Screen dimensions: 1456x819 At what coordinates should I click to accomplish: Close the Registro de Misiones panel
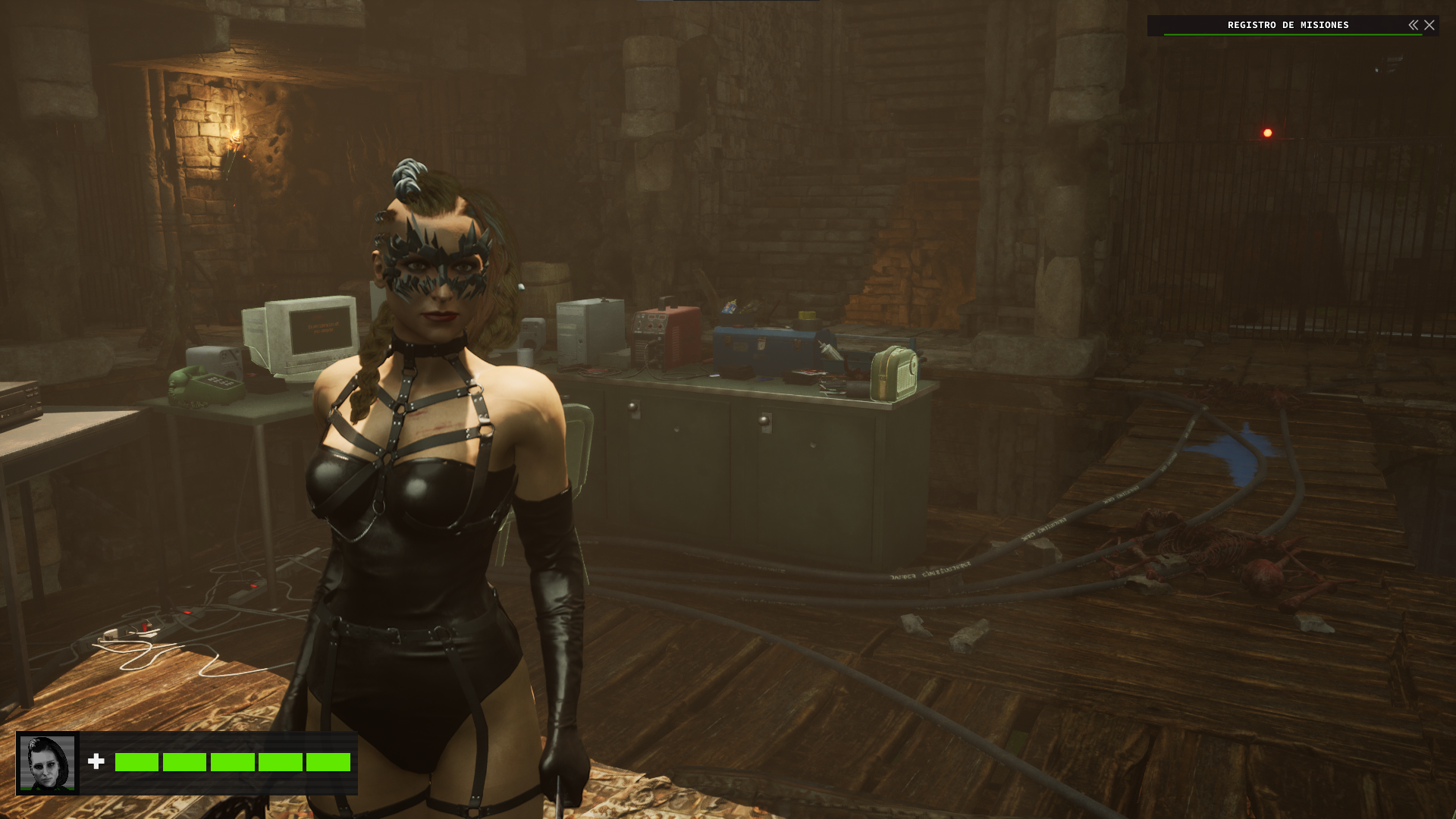click(x=1429, y=25)
